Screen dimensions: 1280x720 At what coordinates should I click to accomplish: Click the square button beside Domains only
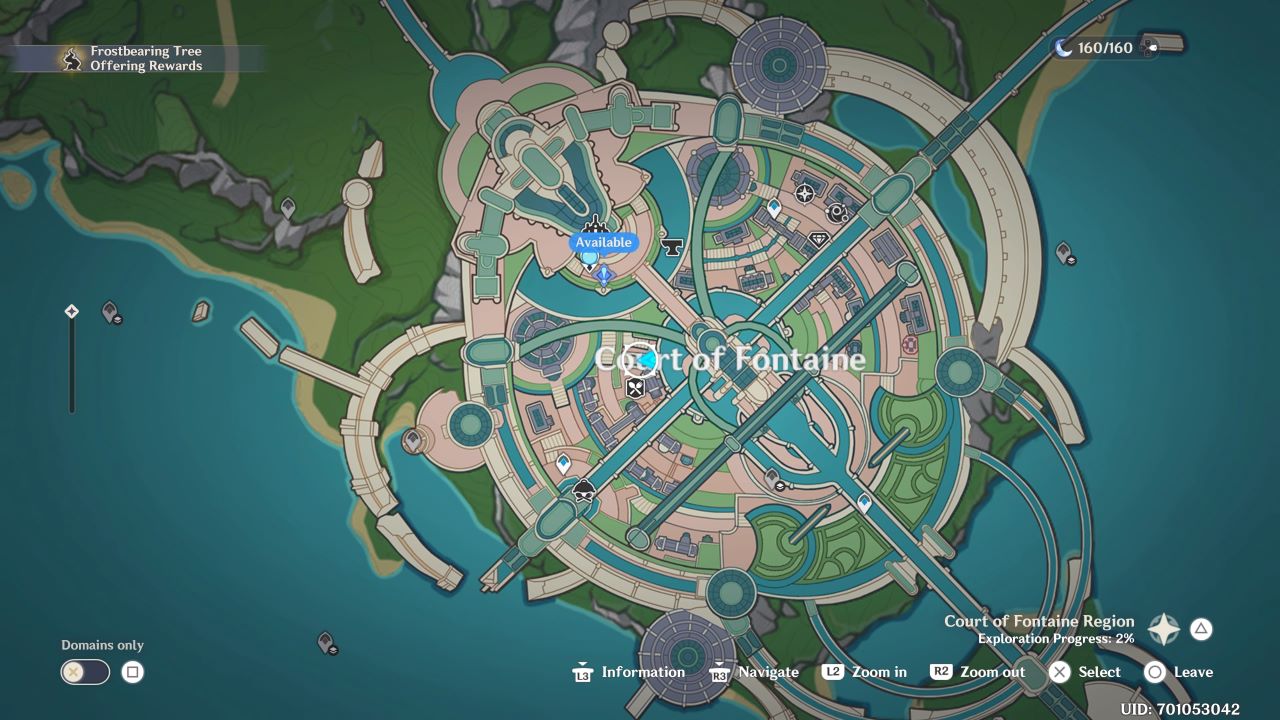(131, 671)
